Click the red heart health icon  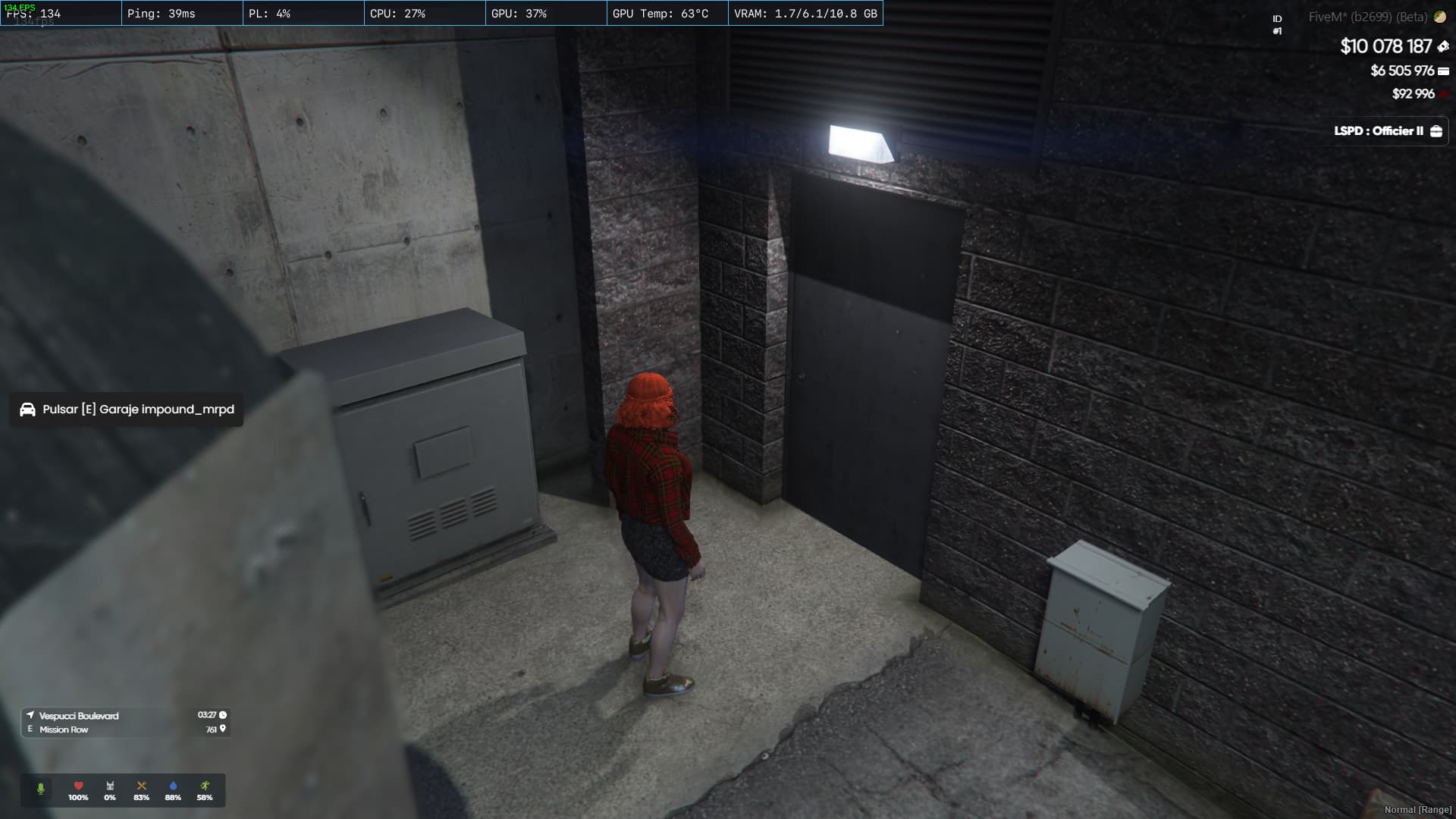[79, 786]
